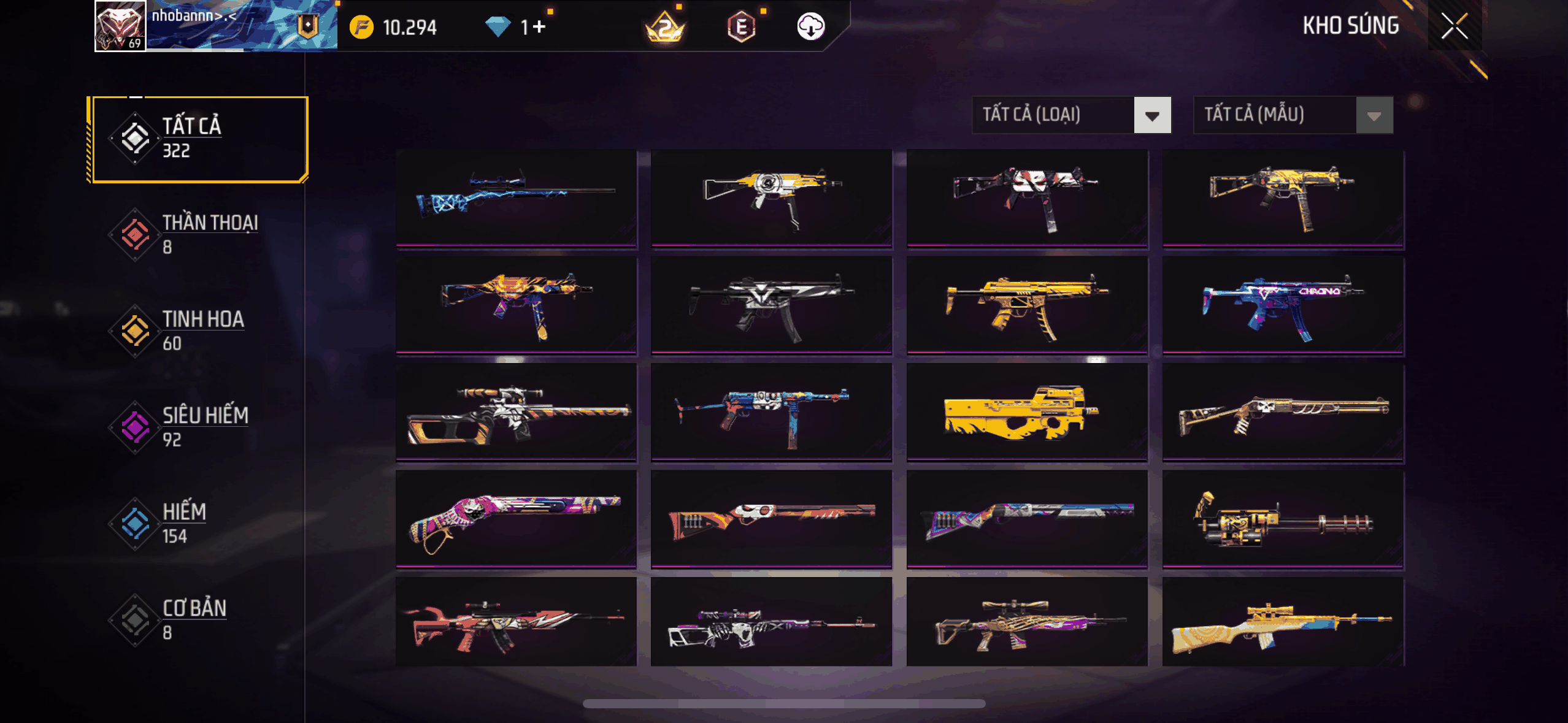
Task: Select the Tất Cả category tab
Action: pyautogui.click(x=198, y=139)
